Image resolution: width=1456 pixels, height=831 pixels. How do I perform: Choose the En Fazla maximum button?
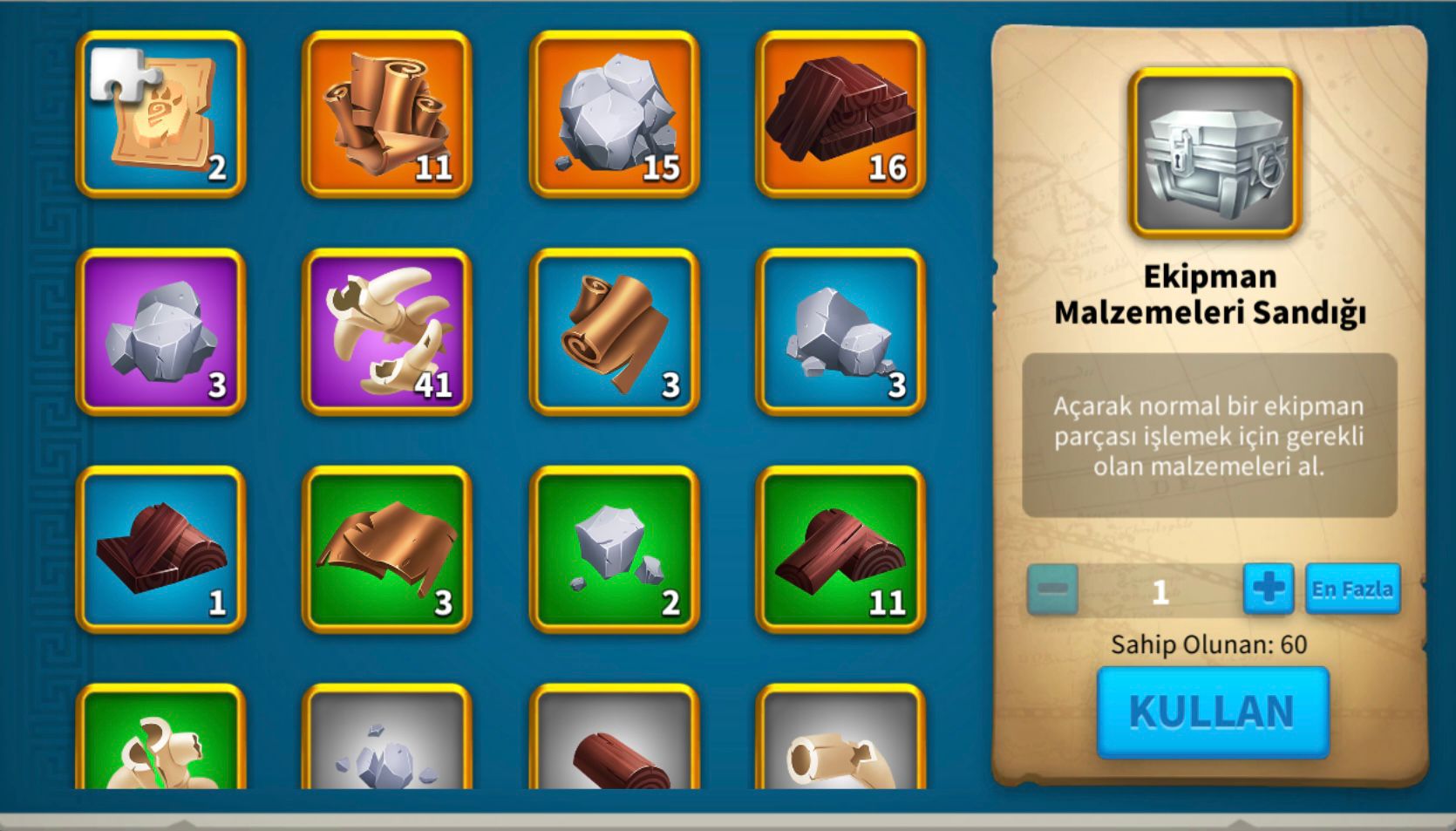tap(1351, 589)
